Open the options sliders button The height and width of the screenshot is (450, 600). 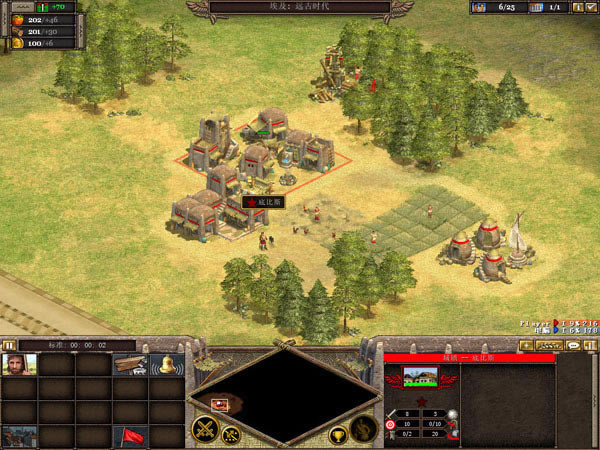pyautogui.click(x=590, y=345)
